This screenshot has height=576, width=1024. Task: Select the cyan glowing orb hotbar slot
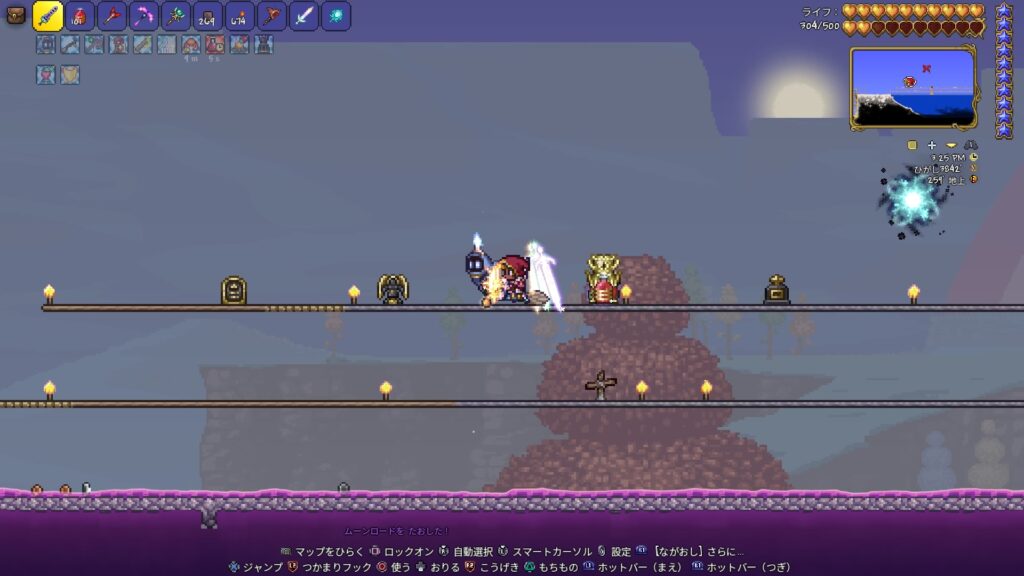[336, 16]
